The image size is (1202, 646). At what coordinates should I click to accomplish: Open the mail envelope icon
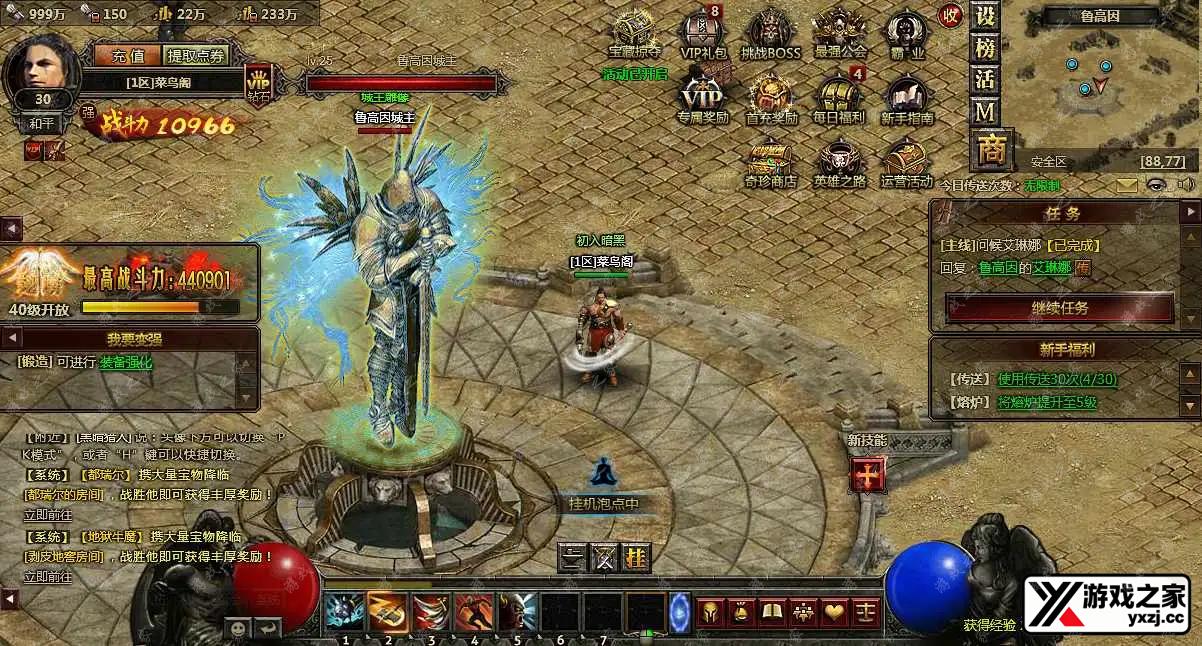(x=1127, y=185)
